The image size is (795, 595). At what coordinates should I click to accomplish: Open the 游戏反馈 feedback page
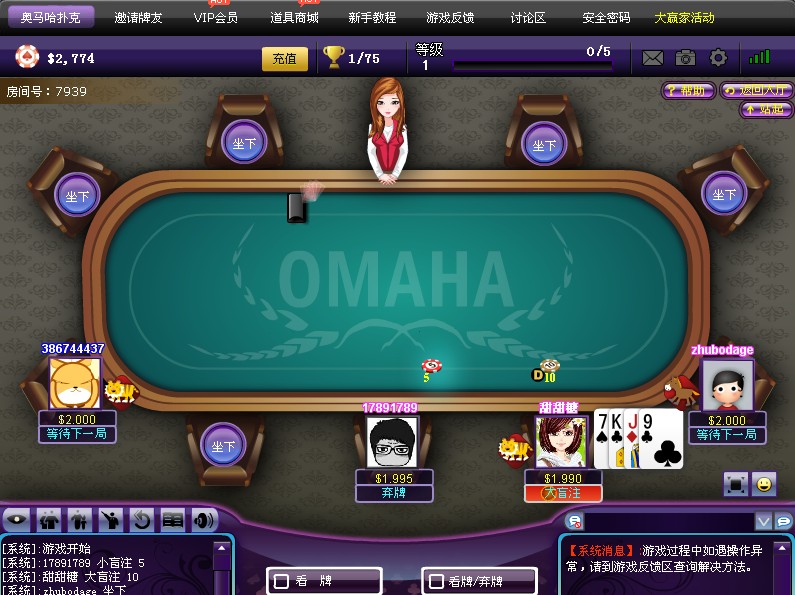coord(450,18)
